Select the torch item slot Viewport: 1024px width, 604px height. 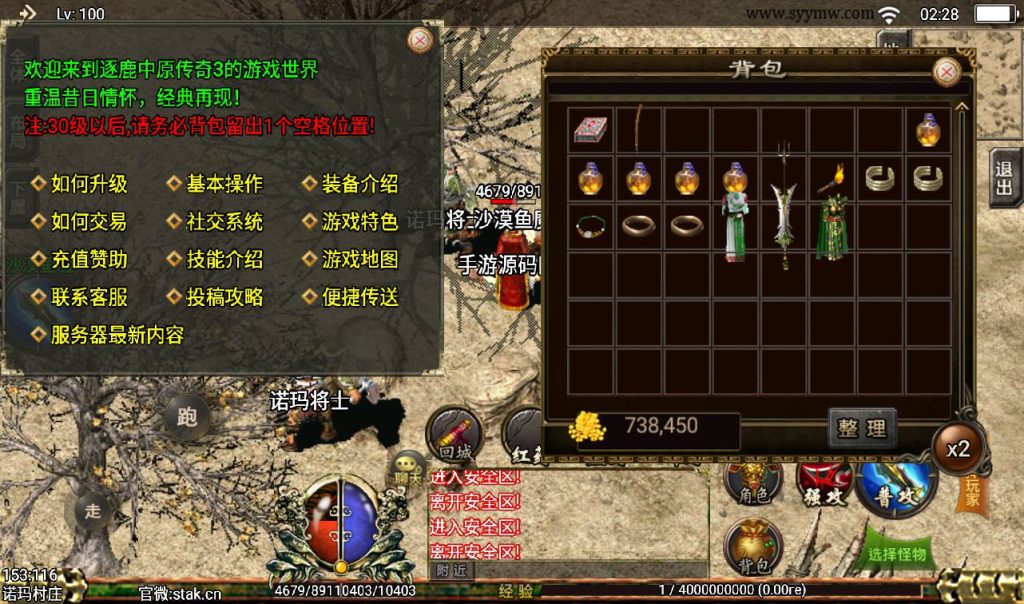tap(831, 180)
